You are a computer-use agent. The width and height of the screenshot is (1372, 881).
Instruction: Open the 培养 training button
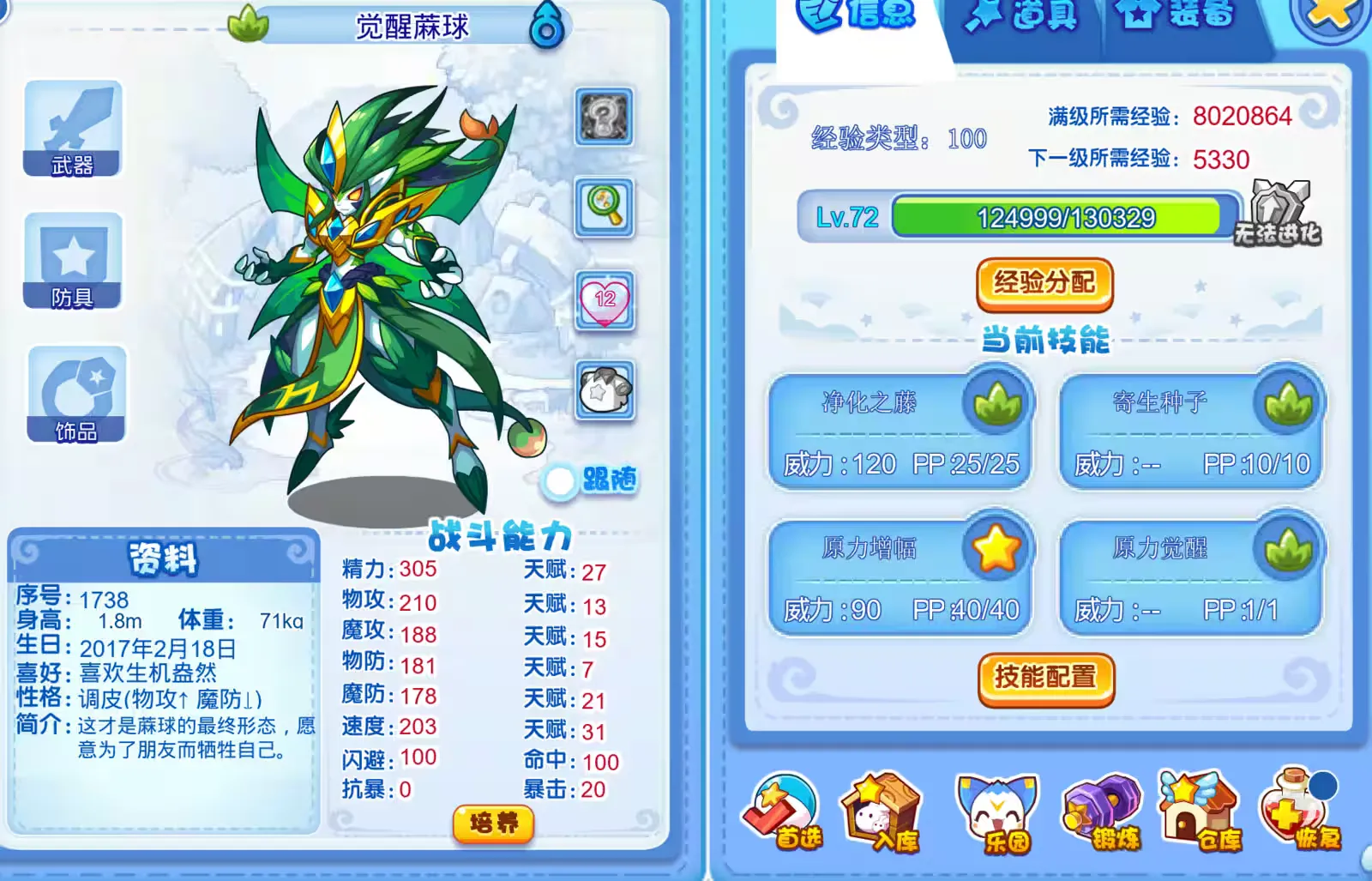[x=493, y=824]
